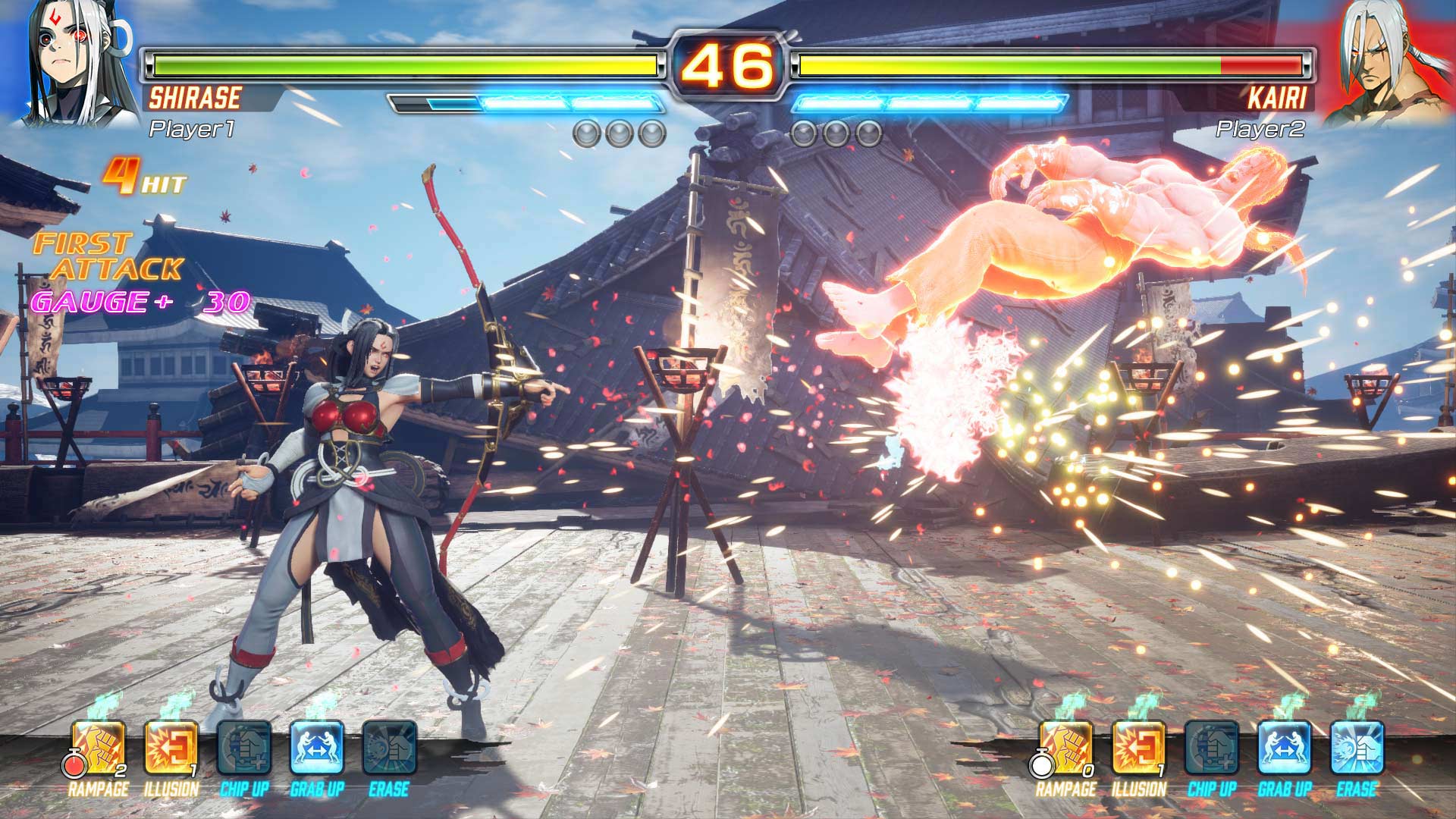Click the 46 round timer

[x=726, y=64]
